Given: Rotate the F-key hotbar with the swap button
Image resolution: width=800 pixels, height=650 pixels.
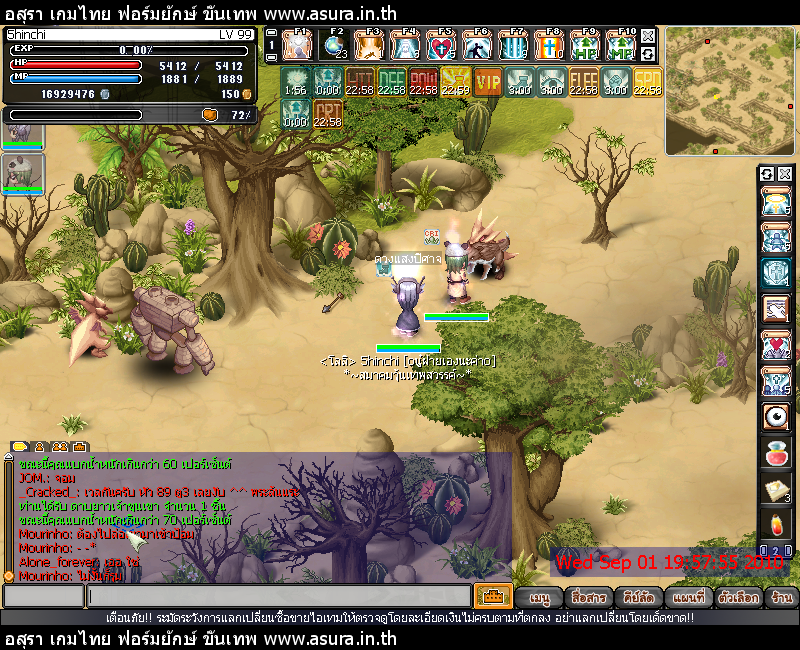Looking at the screenshot, I should coord(648,54).
